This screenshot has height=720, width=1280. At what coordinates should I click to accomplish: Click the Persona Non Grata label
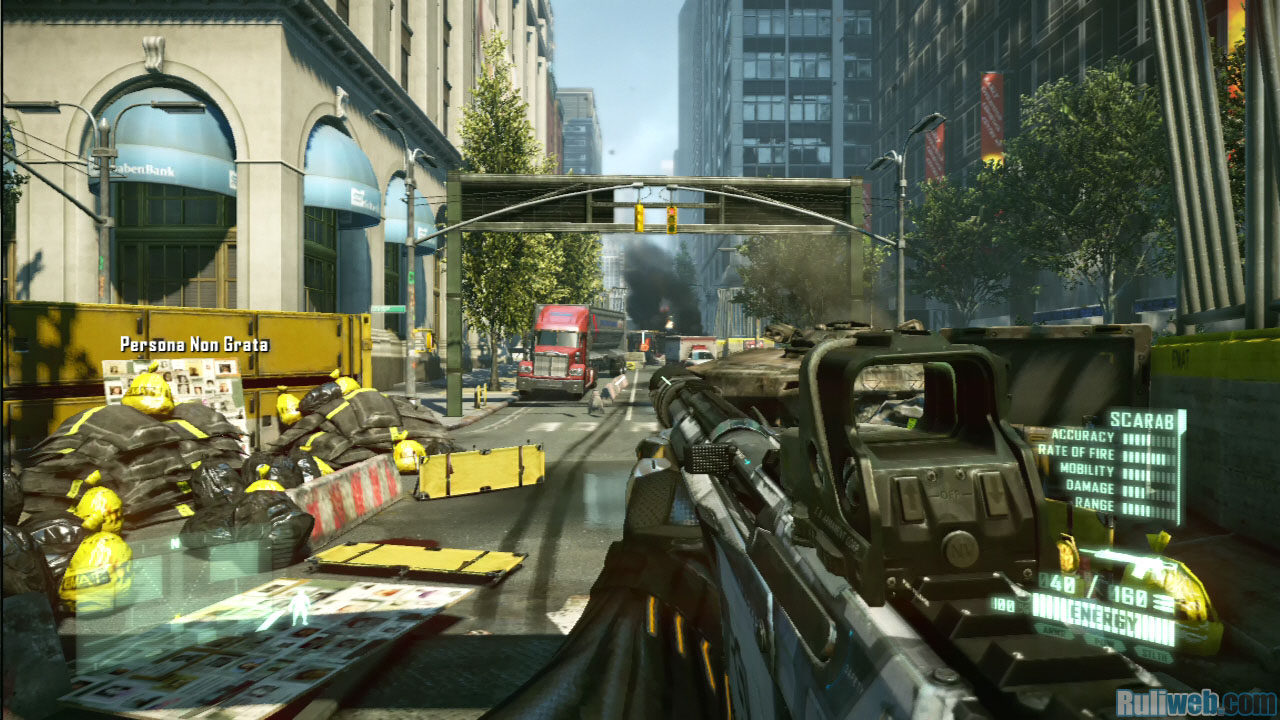pyautogui.click(x=194, y=344)
